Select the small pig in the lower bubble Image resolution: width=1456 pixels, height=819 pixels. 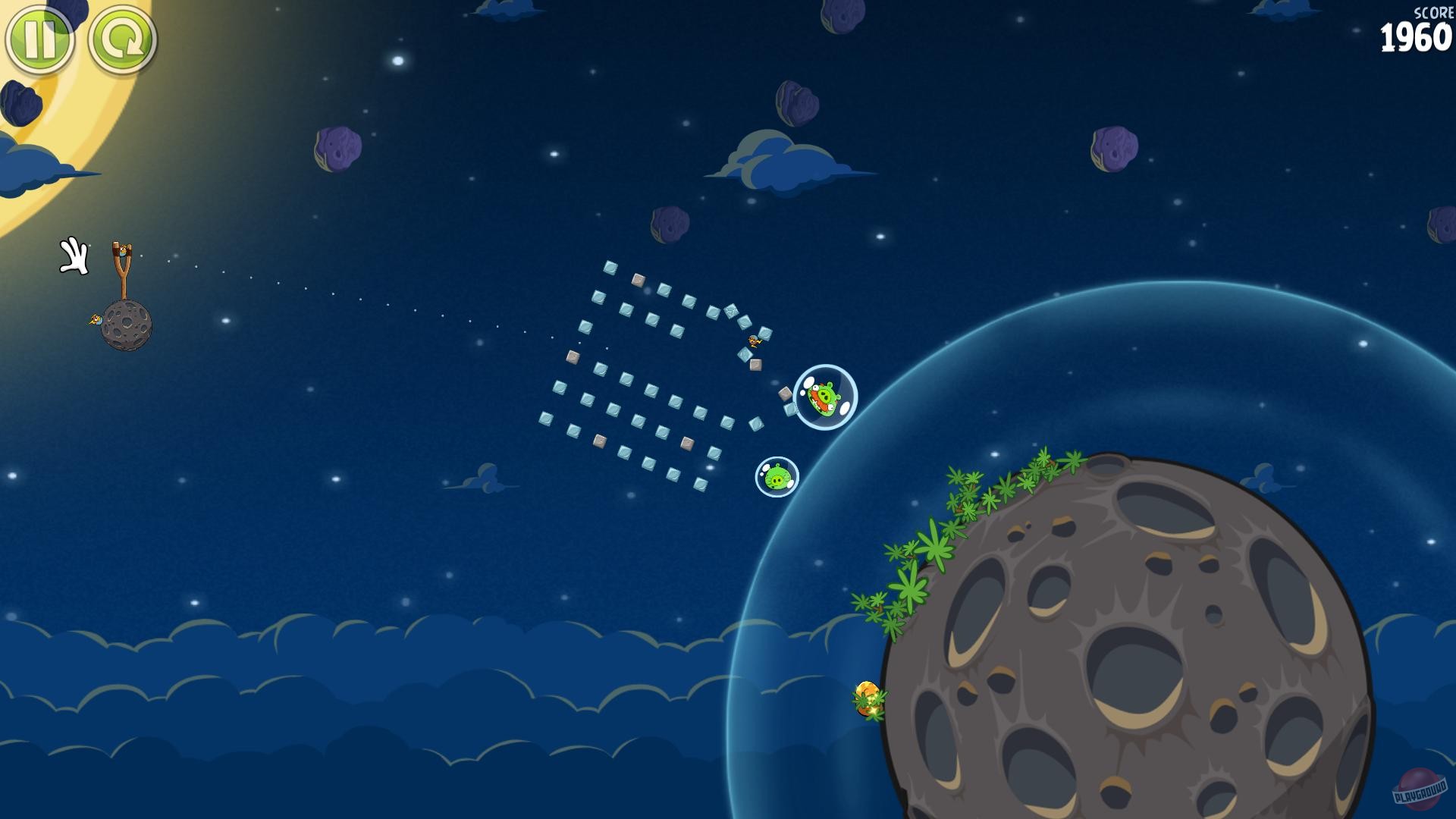[776, 476]
